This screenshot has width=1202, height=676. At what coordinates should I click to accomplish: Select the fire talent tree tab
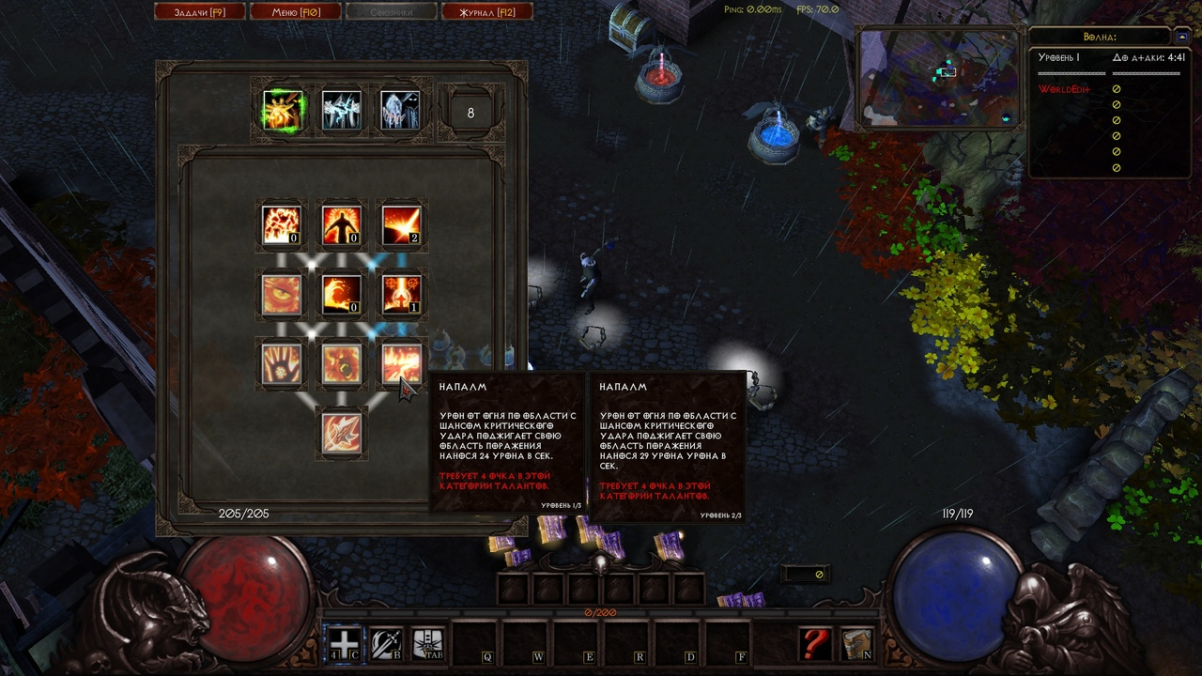click(x=283, y=111)
